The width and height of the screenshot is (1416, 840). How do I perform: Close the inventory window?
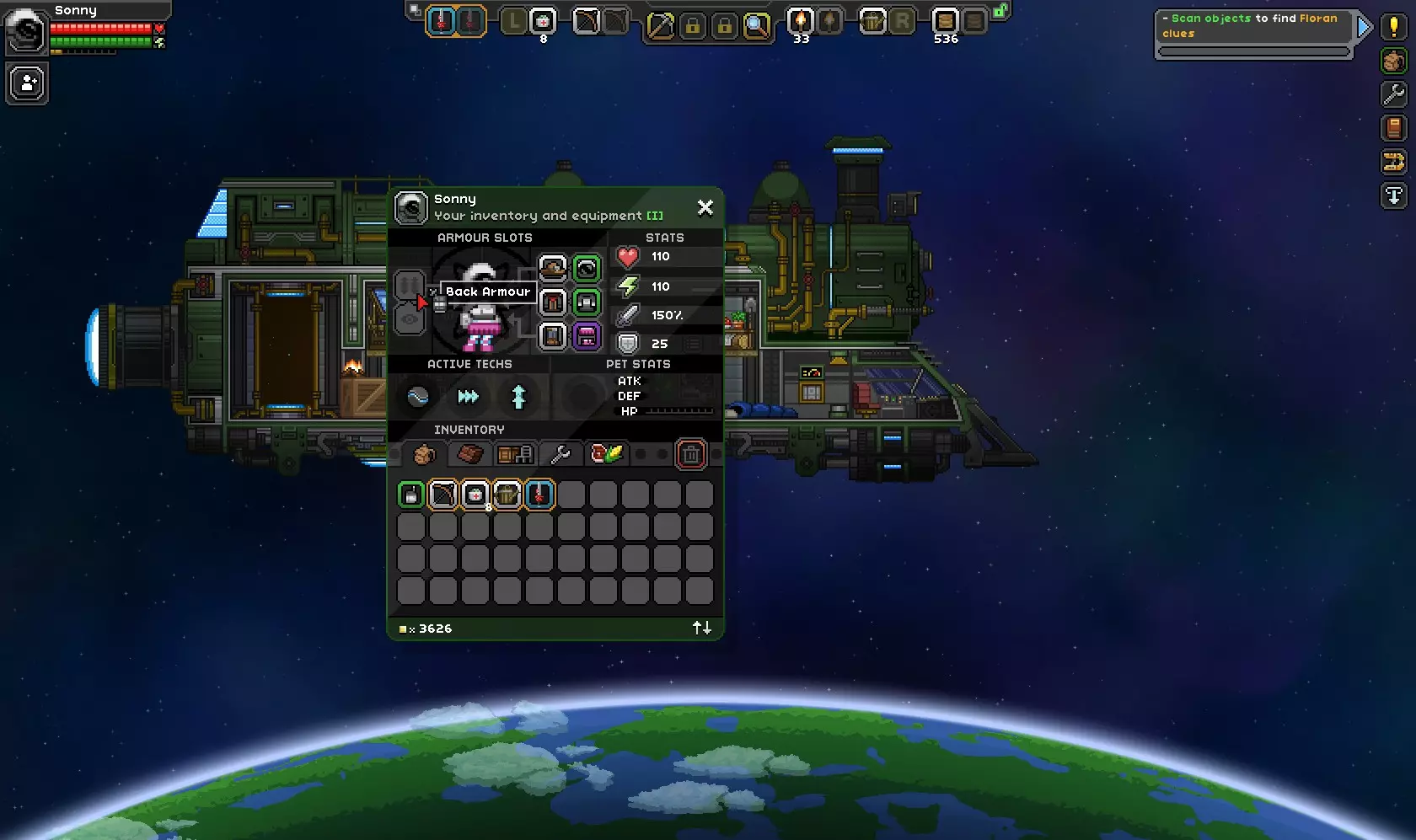705,207
